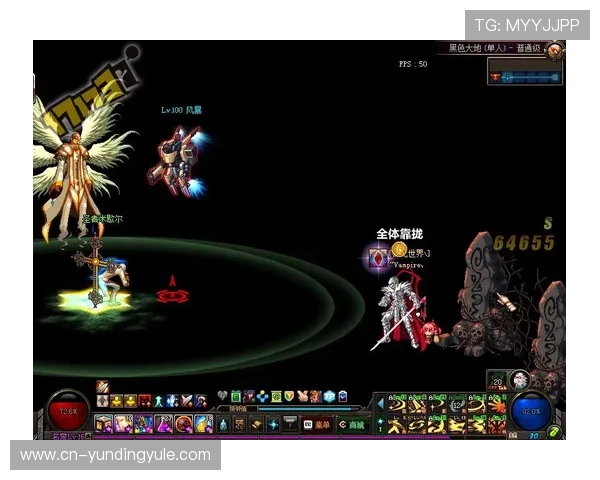Screen dimensions: 600x480
Task: Click the blue four-point star button
Action: (x=272, y=425)
